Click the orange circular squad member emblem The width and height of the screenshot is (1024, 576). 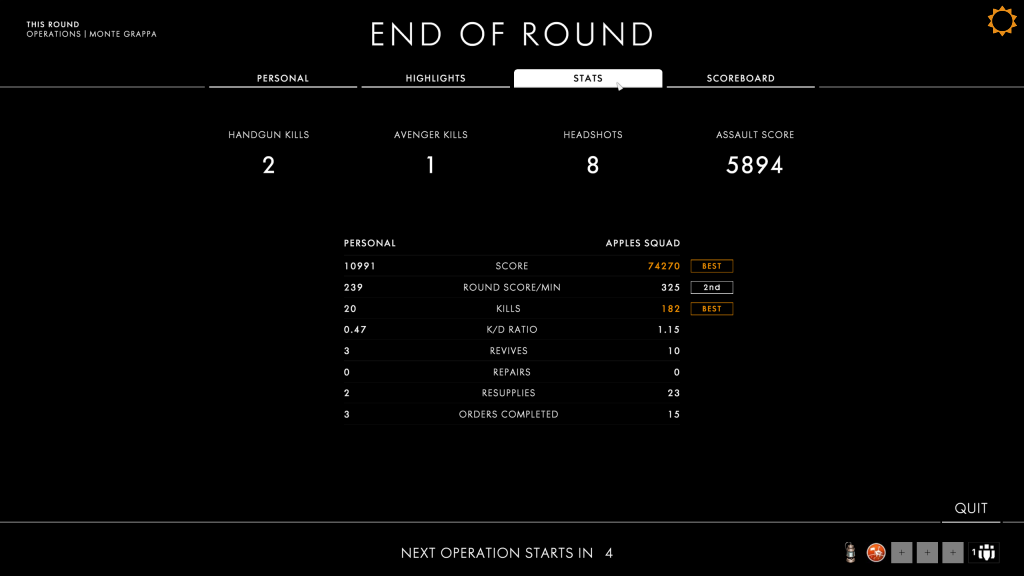(876, 552)
